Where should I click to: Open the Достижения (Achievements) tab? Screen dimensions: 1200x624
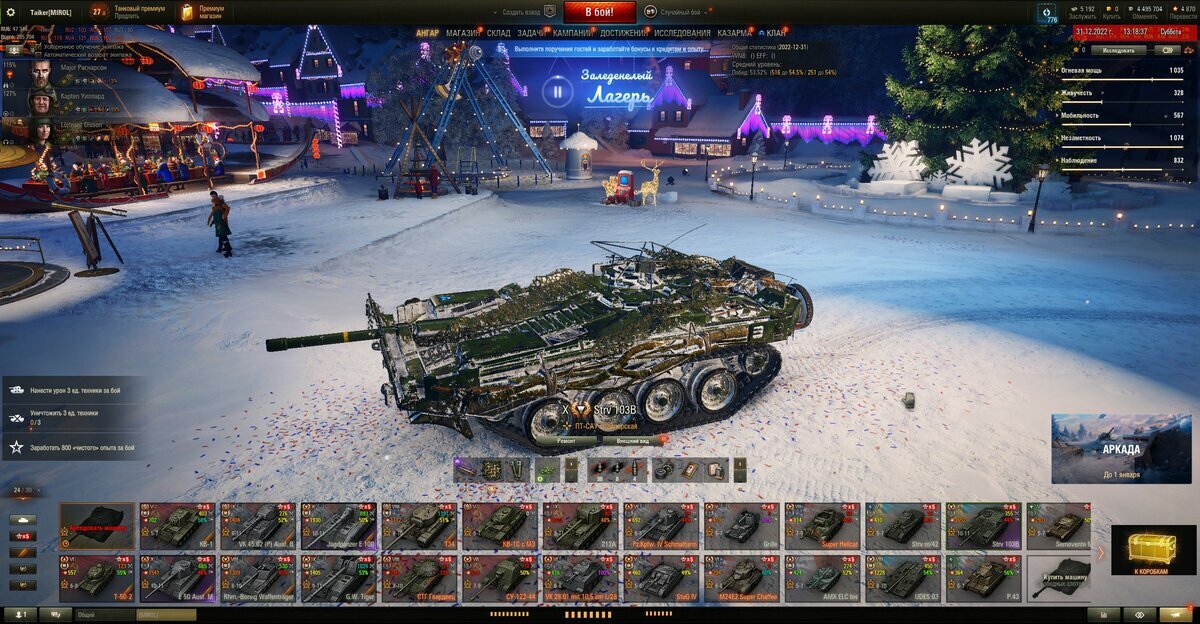pyautogui.click(x=623, y=33)
